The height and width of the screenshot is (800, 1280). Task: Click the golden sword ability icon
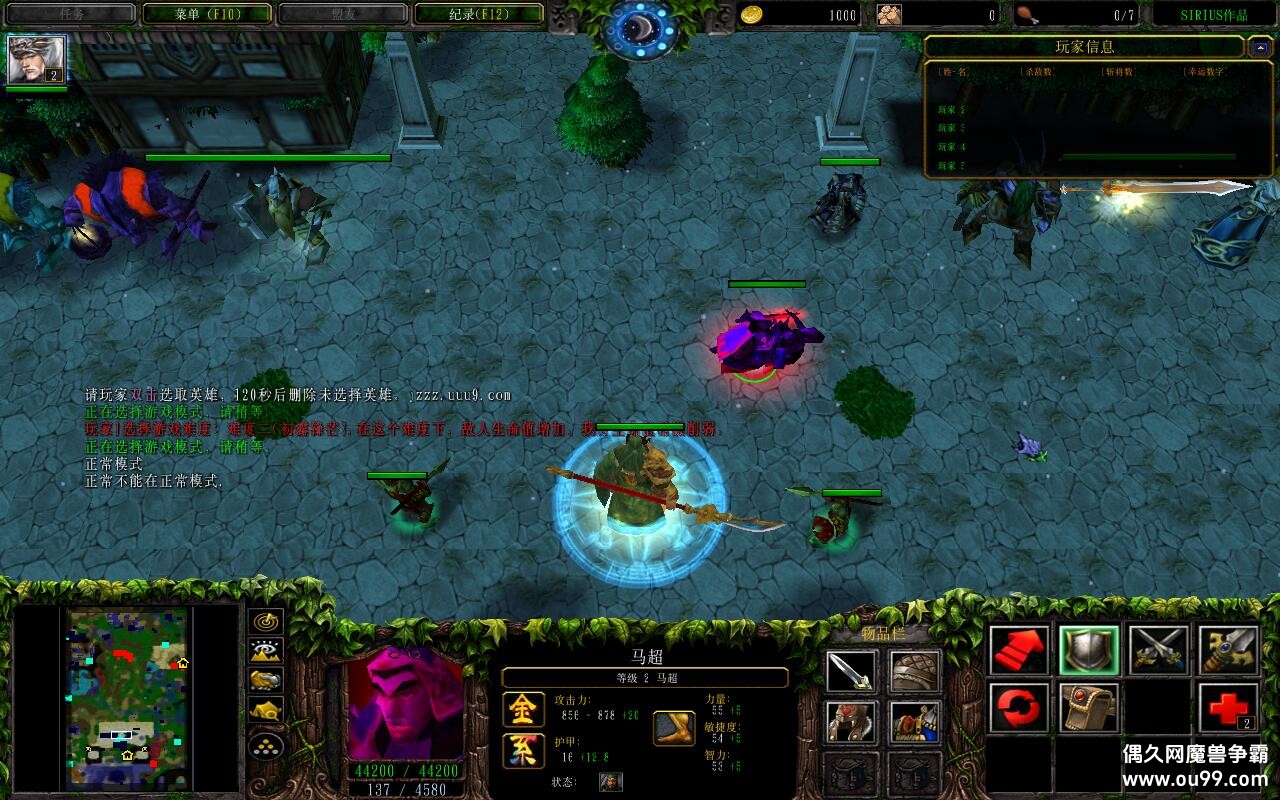click(x=1228, y=650)
